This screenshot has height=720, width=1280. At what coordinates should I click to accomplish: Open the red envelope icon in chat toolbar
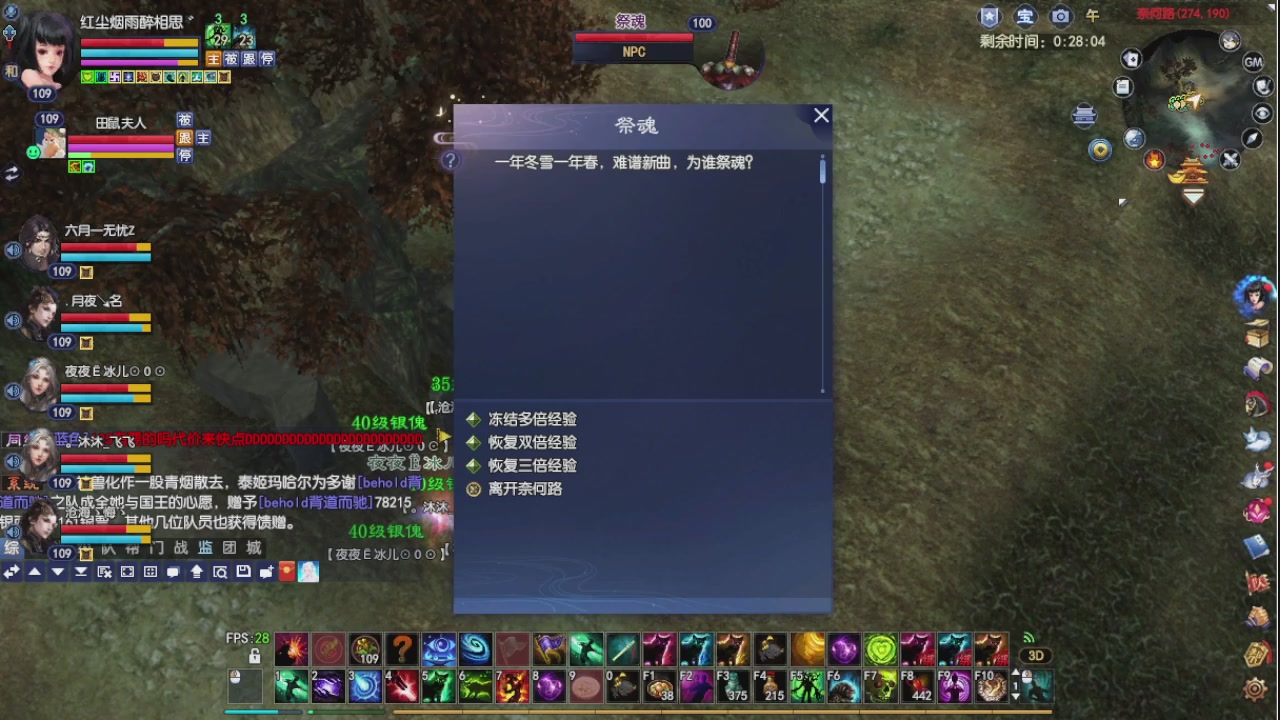[287, 571]
